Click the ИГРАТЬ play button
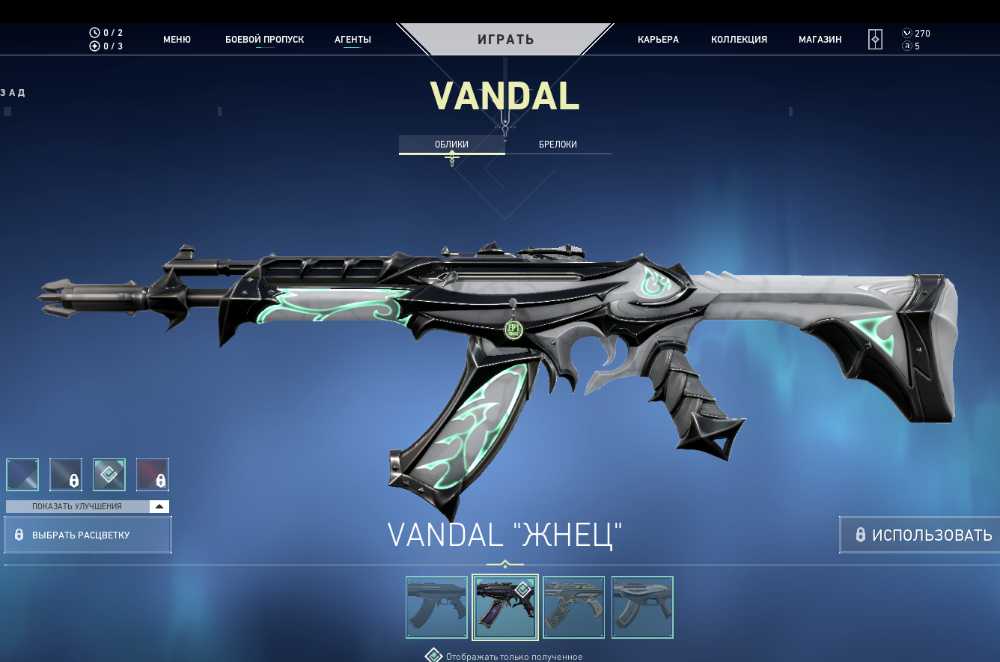 pos(505,40)
